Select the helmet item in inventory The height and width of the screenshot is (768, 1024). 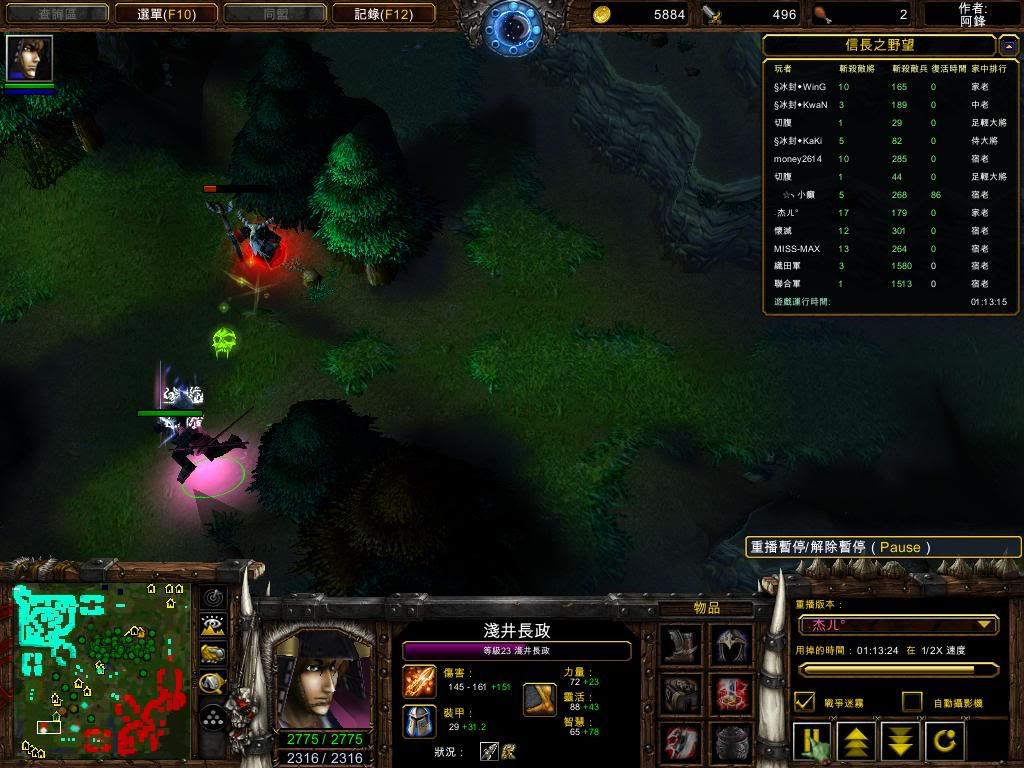[x=731, y=645]
